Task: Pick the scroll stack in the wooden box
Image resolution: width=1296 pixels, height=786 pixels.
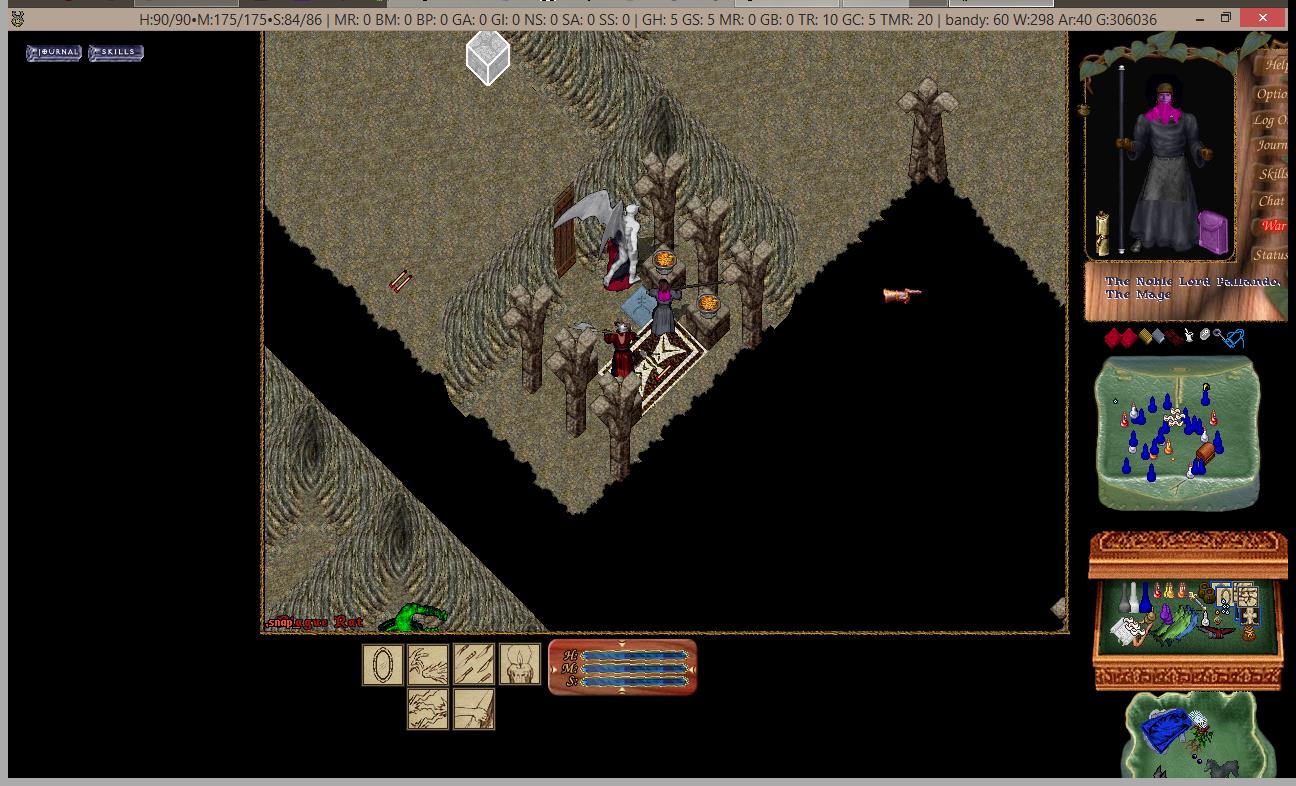Action: (1127, 631)
